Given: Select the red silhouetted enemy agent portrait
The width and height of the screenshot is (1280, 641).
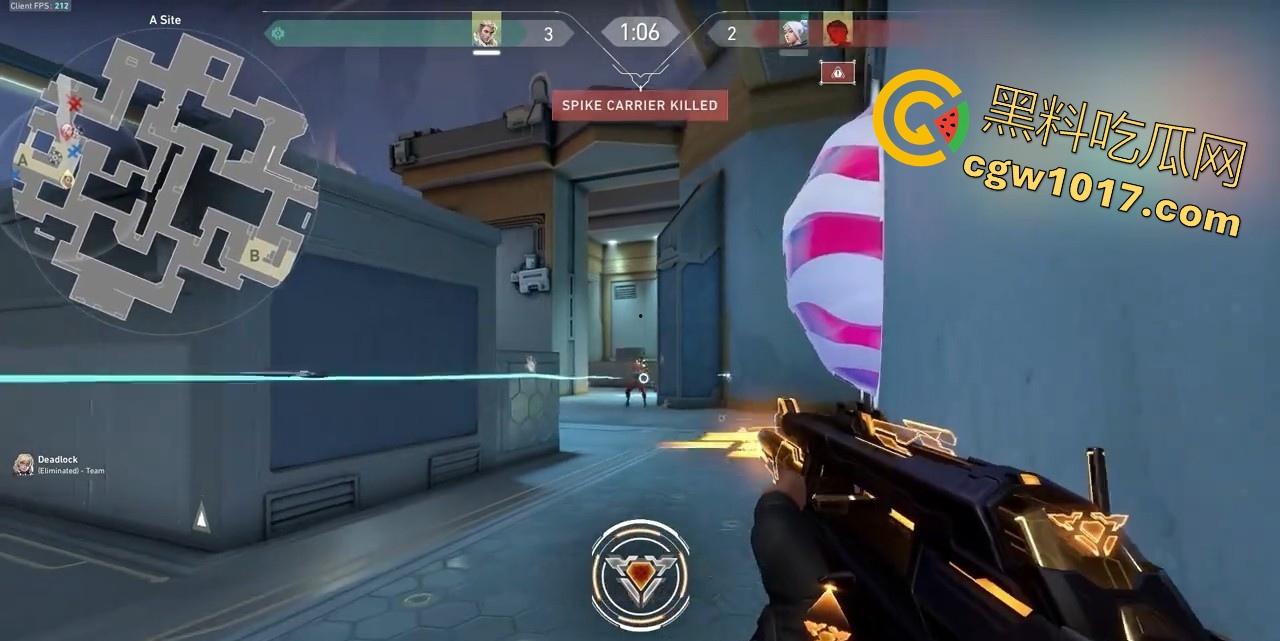Looking at the screenshot, I should click(x=837, y=32).
